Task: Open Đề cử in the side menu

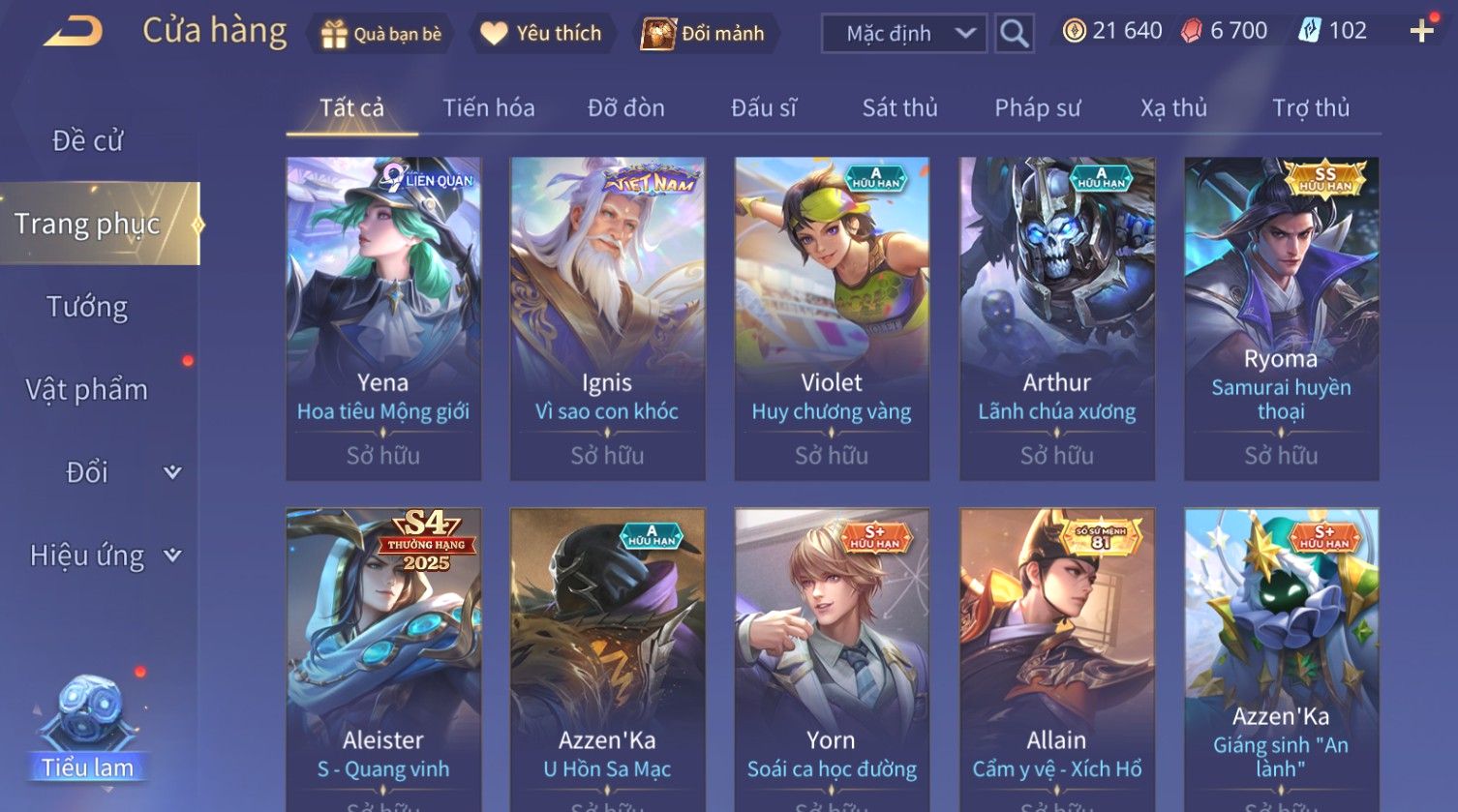Action: (x=87, y=141)
